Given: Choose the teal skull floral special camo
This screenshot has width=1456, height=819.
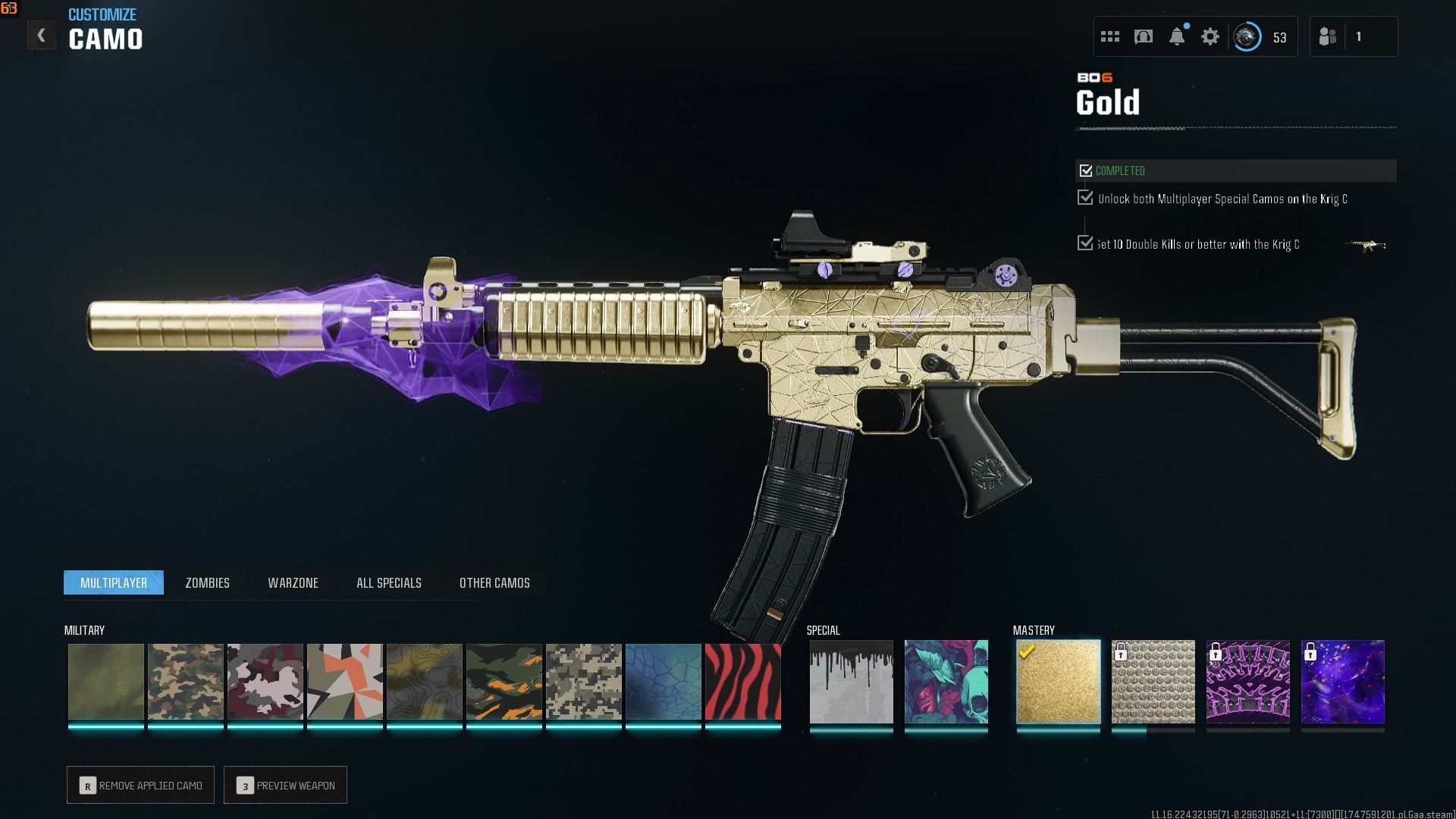Looking at the screenshot, I should (946, 682).
